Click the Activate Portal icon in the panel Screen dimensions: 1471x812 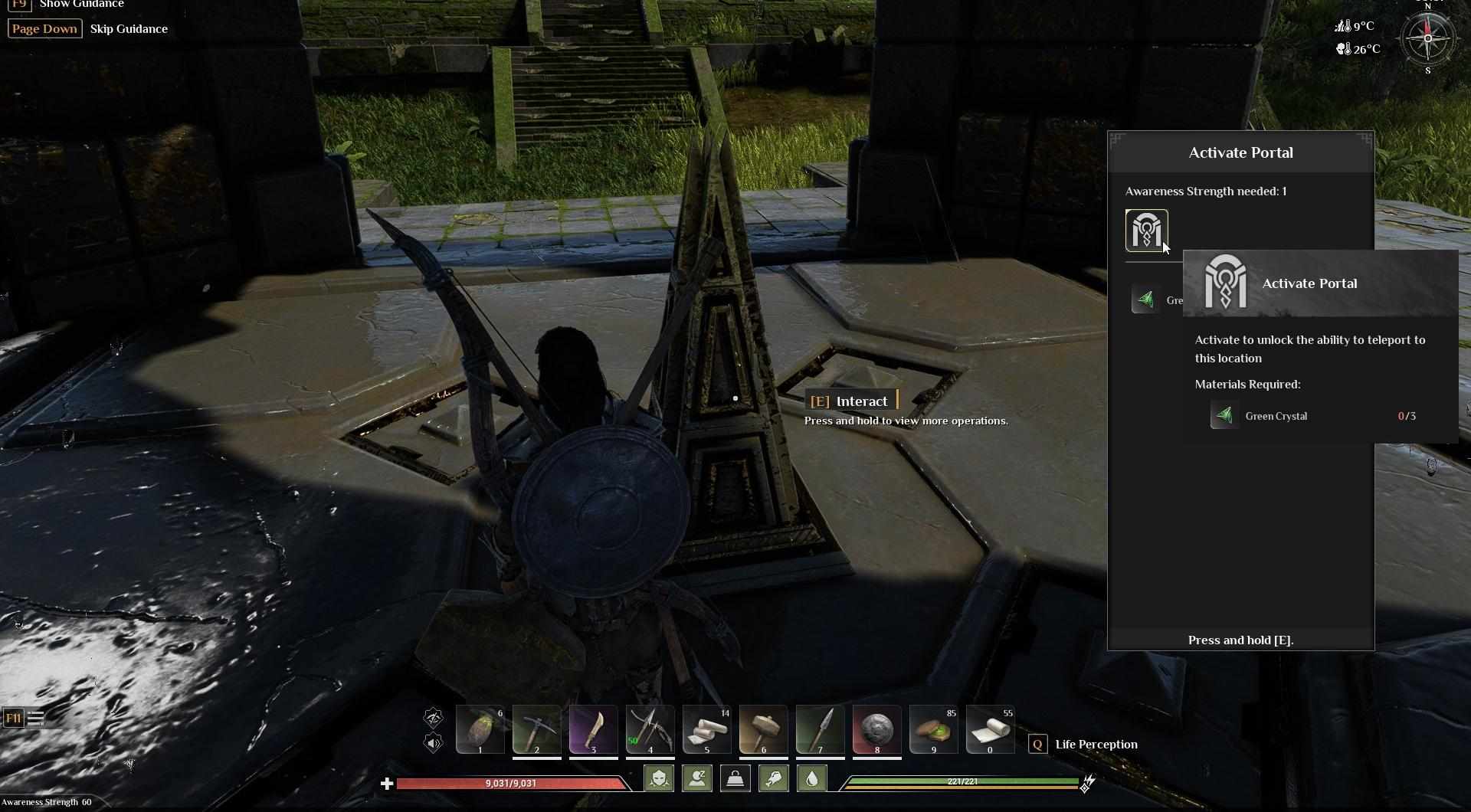[x=1146, y=230]
